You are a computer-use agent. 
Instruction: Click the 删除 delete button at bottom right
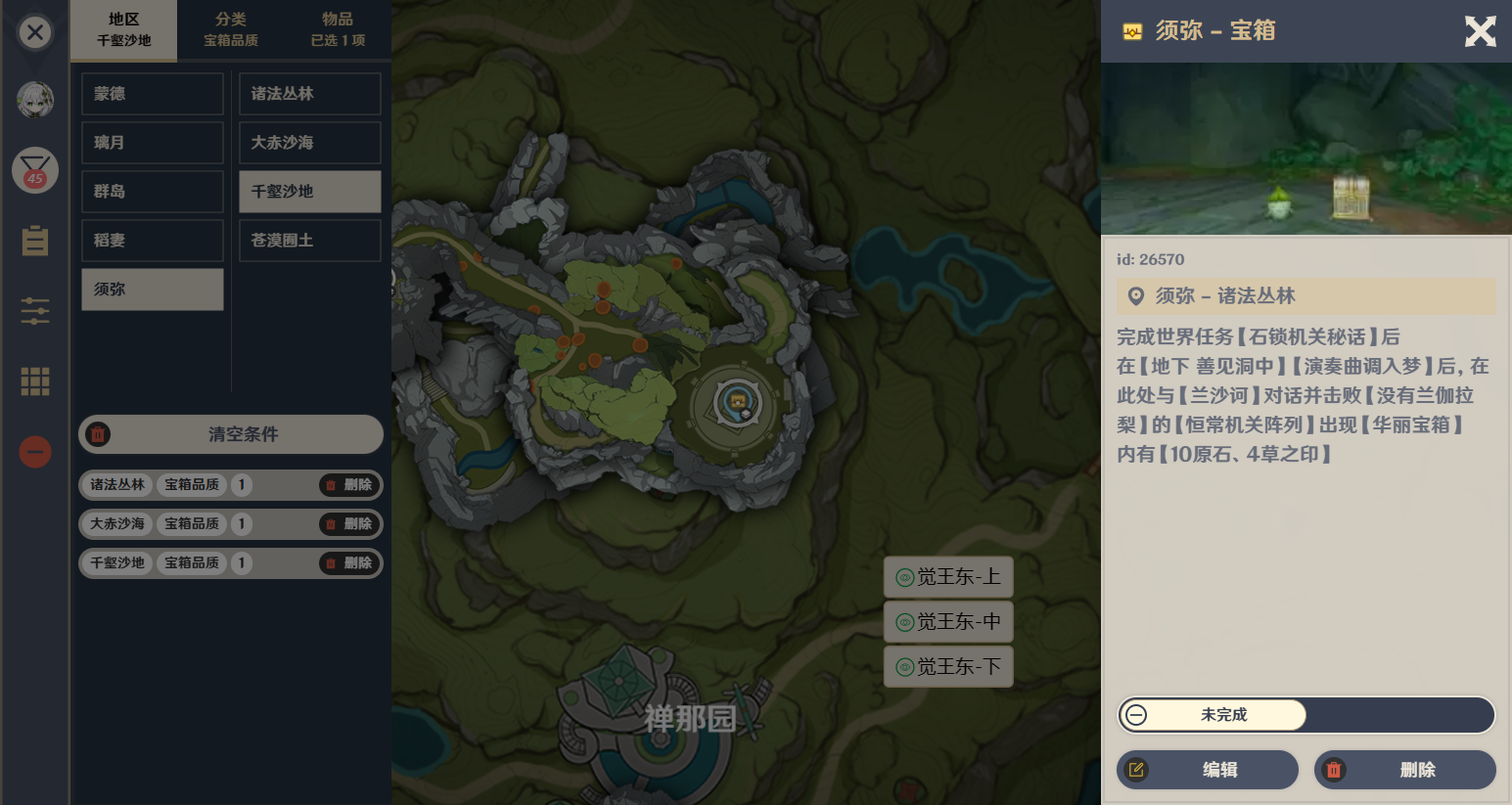[1405, 770]
